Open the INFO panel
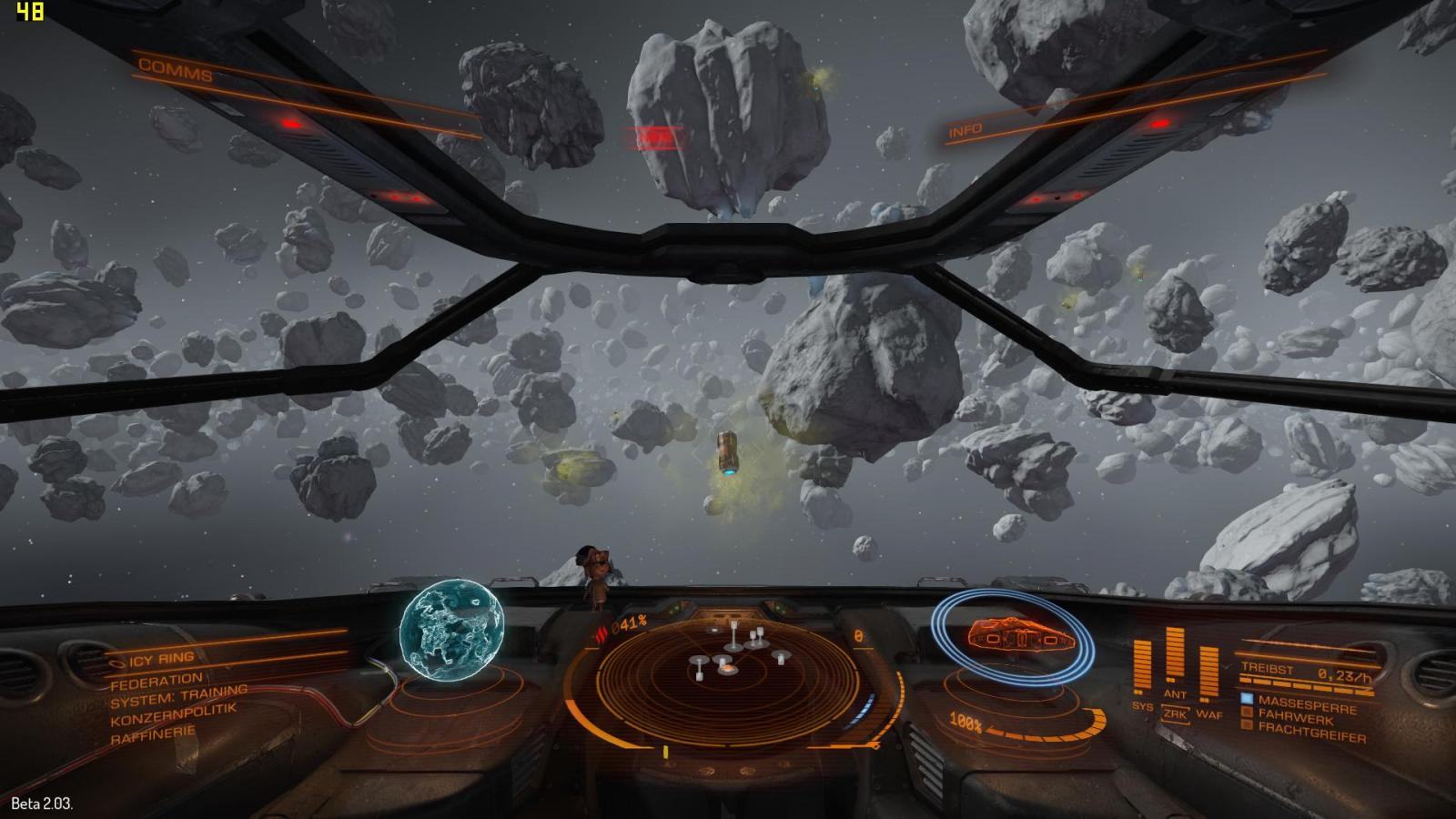The image size is (1456, 819). point(966,130)
